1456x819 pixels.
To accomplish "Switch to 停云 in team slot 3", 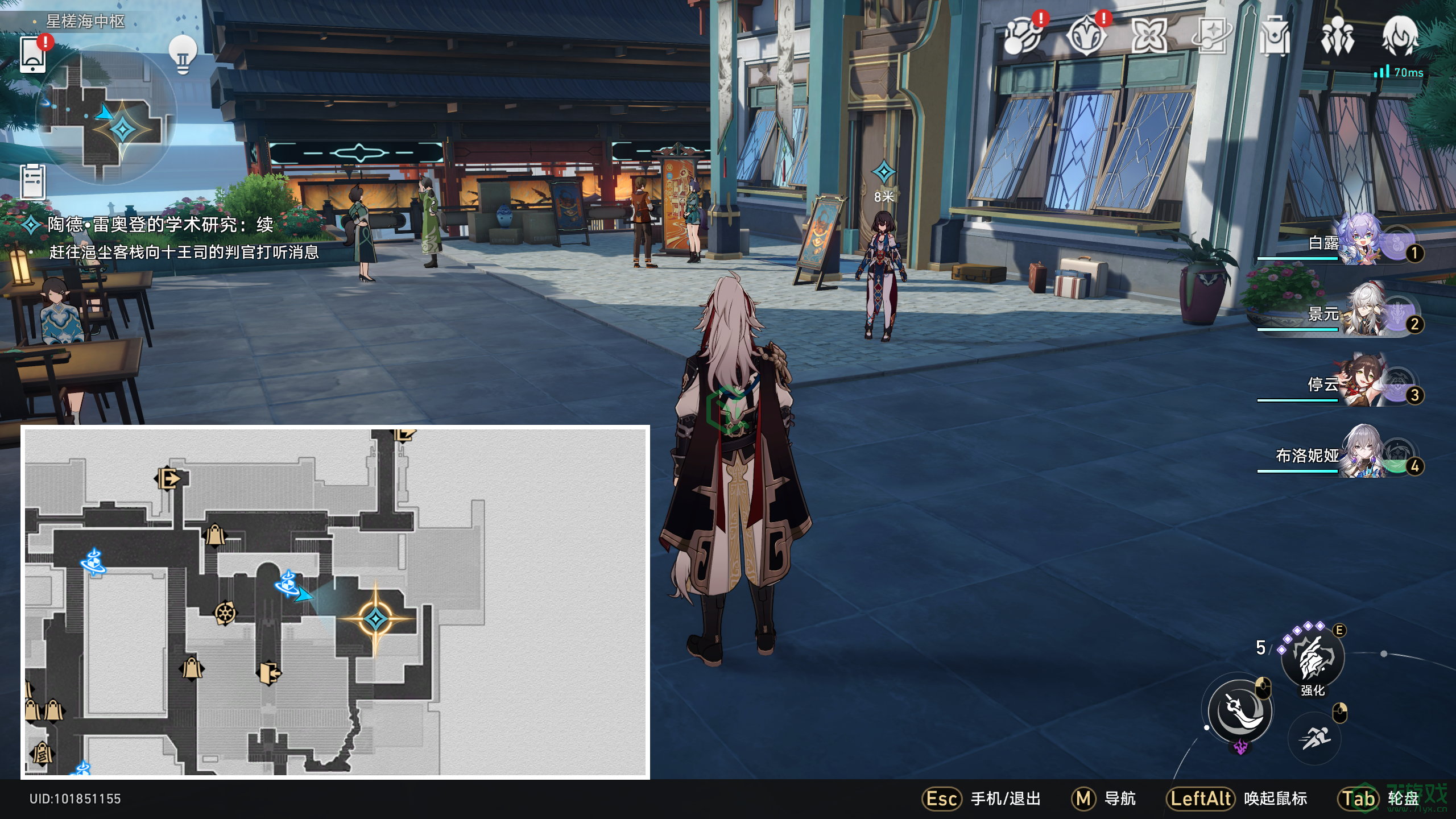I will pyautogui.click(x=1359, y=384).
